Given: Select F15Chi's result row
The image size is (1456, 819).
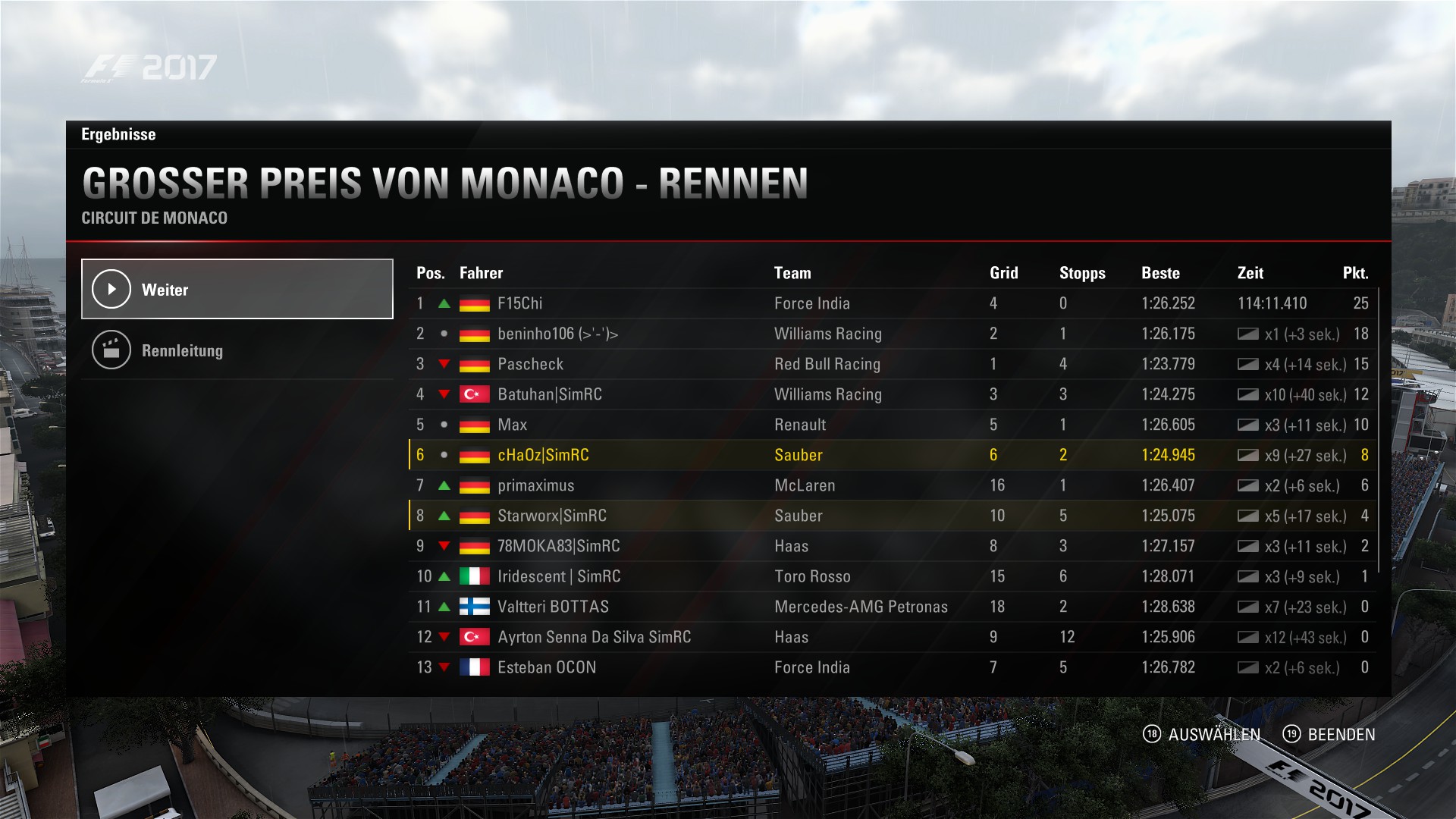Looking at the screenshot, I should [x=892, y=303].
